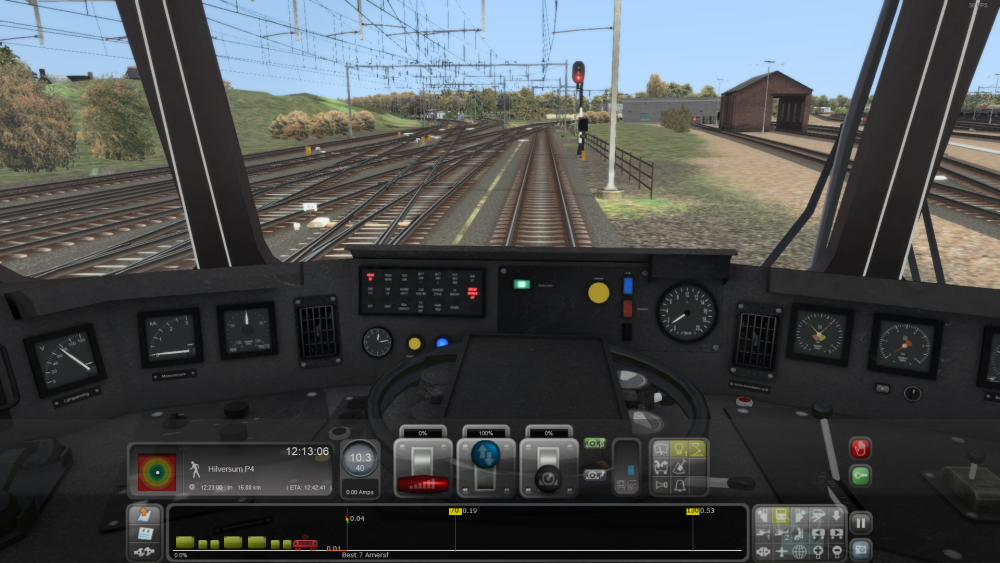Screen dimensions: 1000x563
Task: Click the reverser direction control
Action: click(486, 467)
